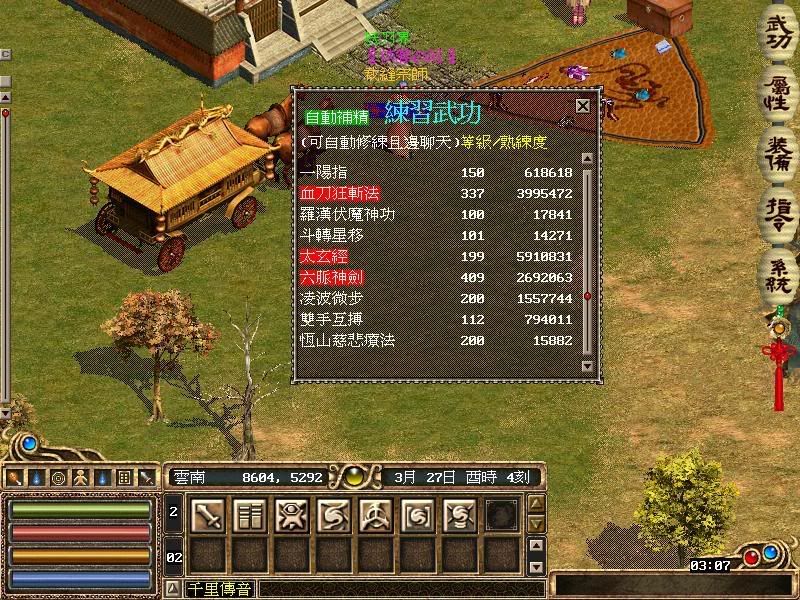Open the 屬性 attributes lantern menu
The height and width of the screenshot is (600, 800).
(777, 92)
